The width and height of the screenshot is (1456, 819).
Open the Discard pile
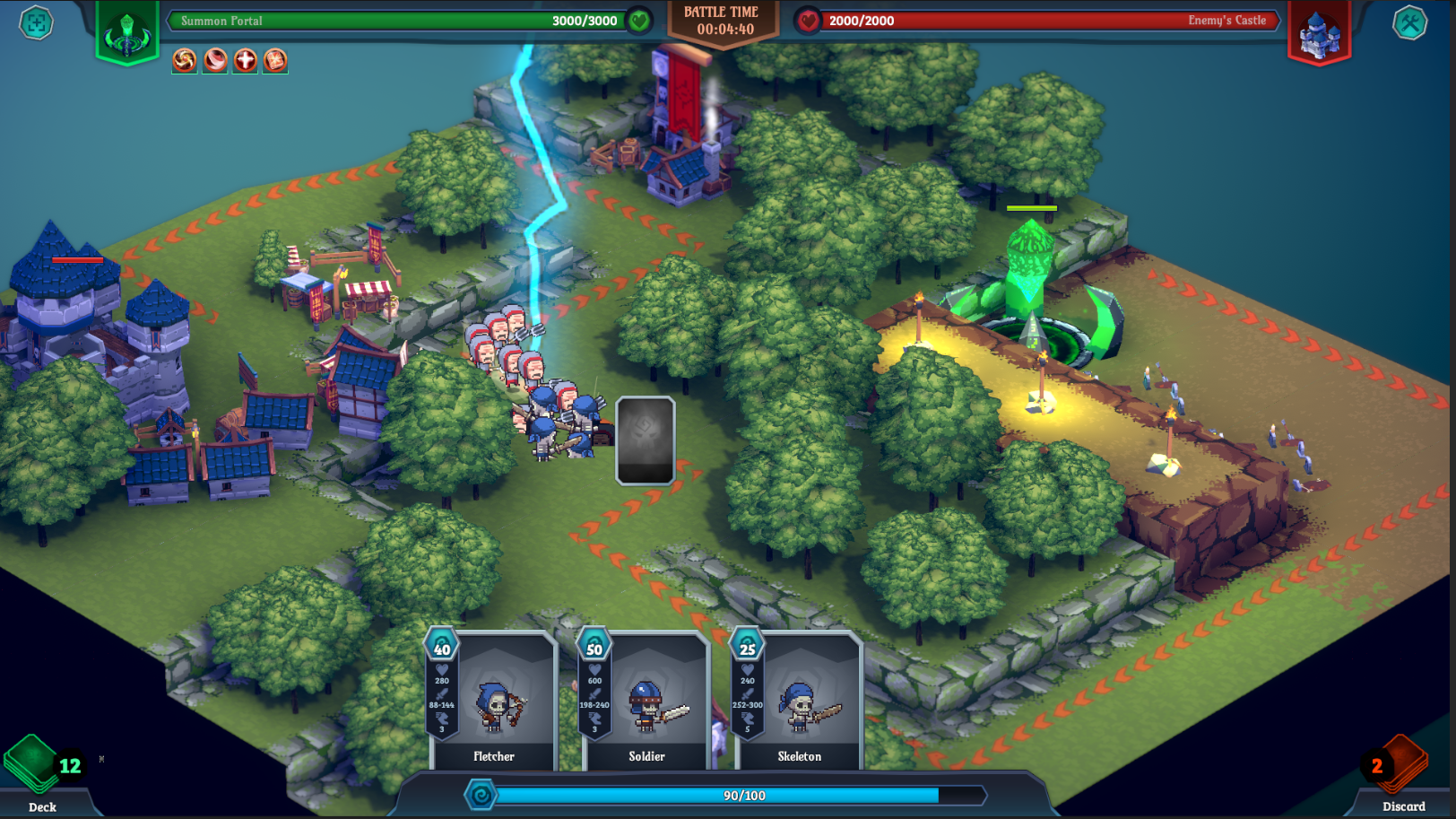point(1399,771)
